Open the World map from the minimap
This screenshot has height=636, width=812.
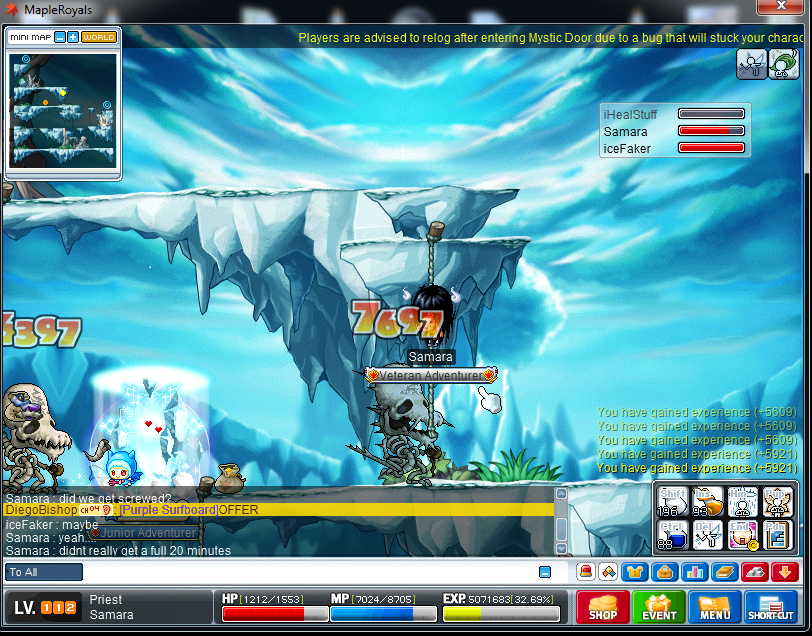tap(99, 37)
